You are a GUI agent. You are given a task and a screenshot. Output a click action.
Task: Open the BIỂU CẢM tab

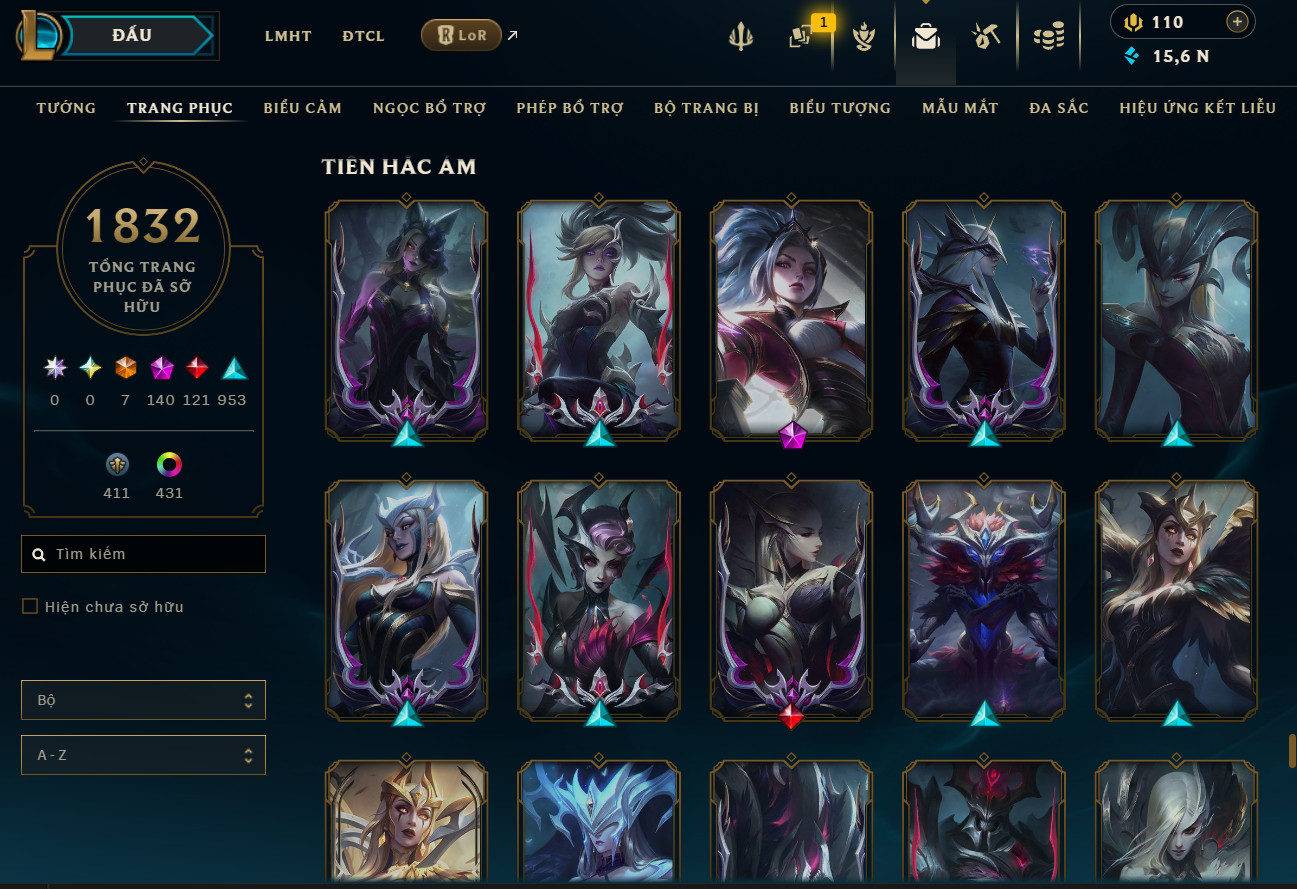pyautogui.click(x=302, y=108)
